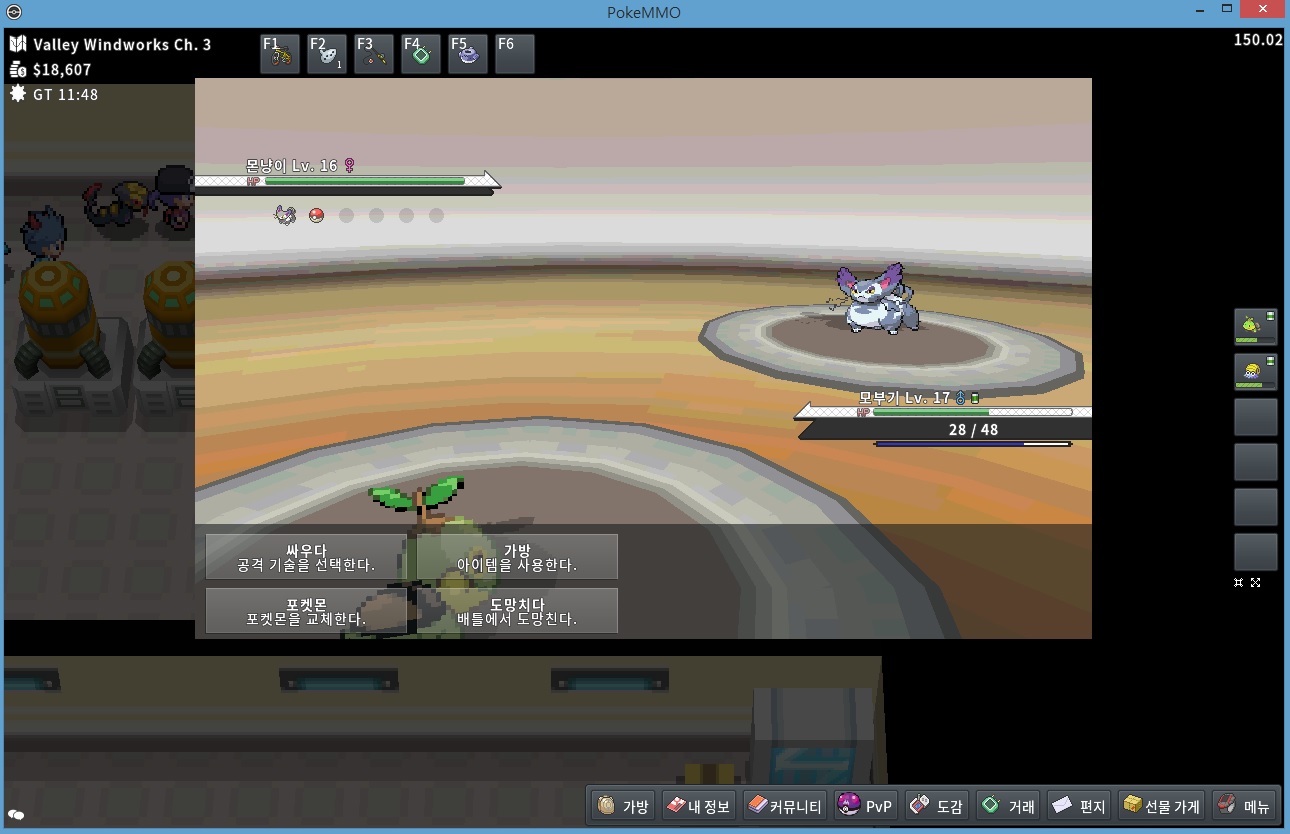This screenshot has height=834, width=1290.
Task: Choose 싸우다 to pick an attack move
Action: 306,557
